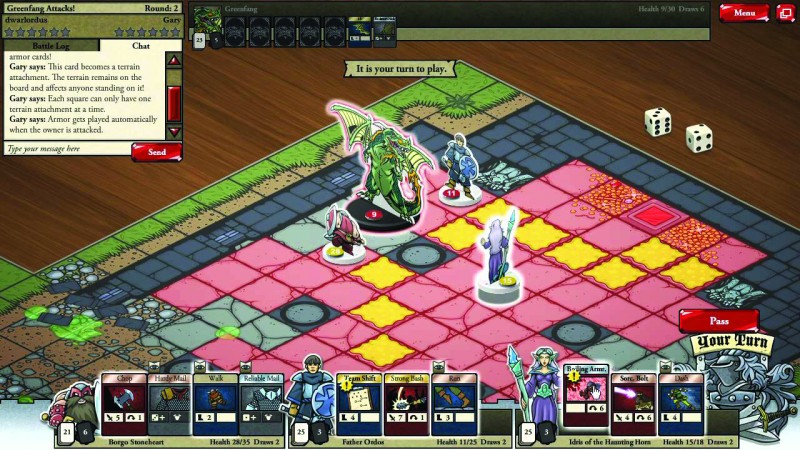
Task: Switch to the Battle Log tab
Action: [50, 46]
